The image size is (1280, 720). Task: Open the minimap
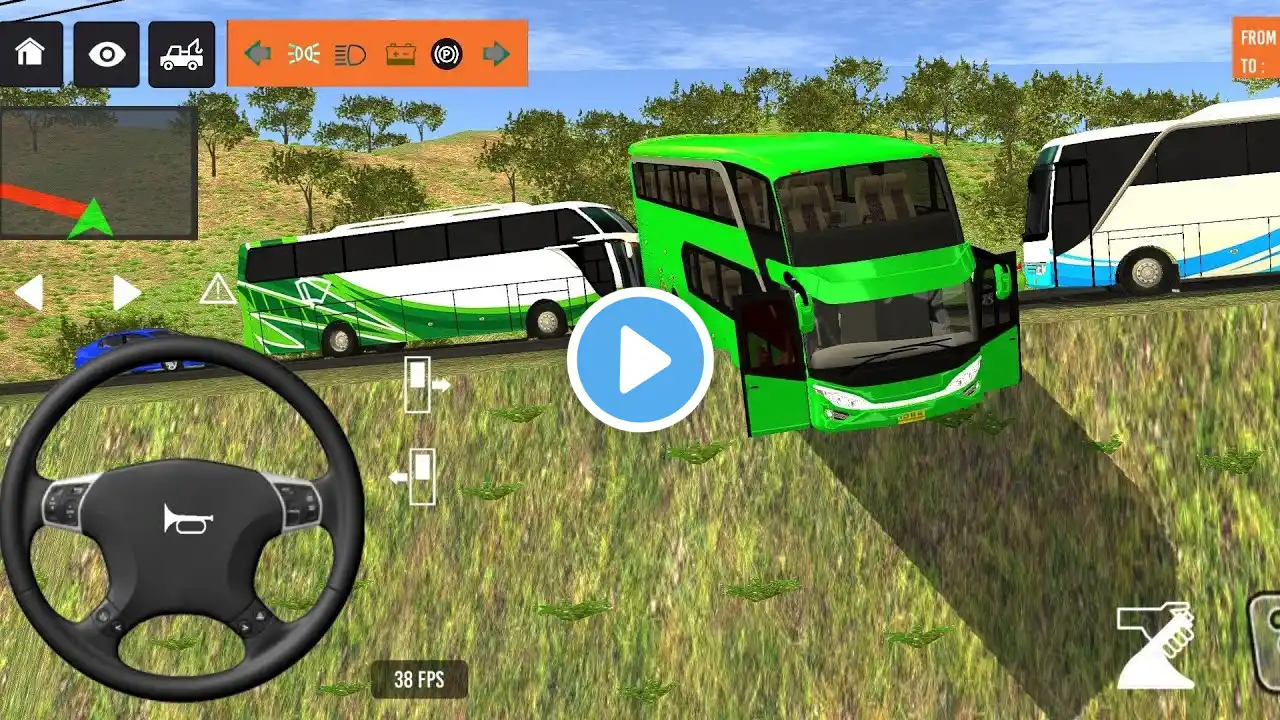tap(98, 173)
